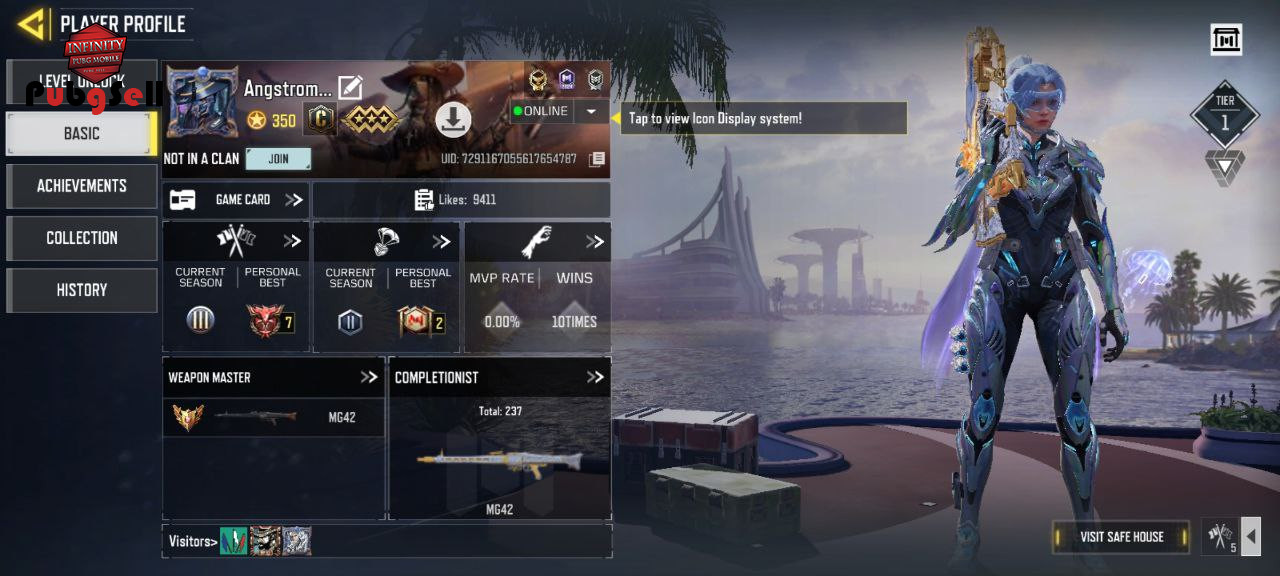The image size is (1280, 576).
Task: Open the History tab
Action: [81, 290]
